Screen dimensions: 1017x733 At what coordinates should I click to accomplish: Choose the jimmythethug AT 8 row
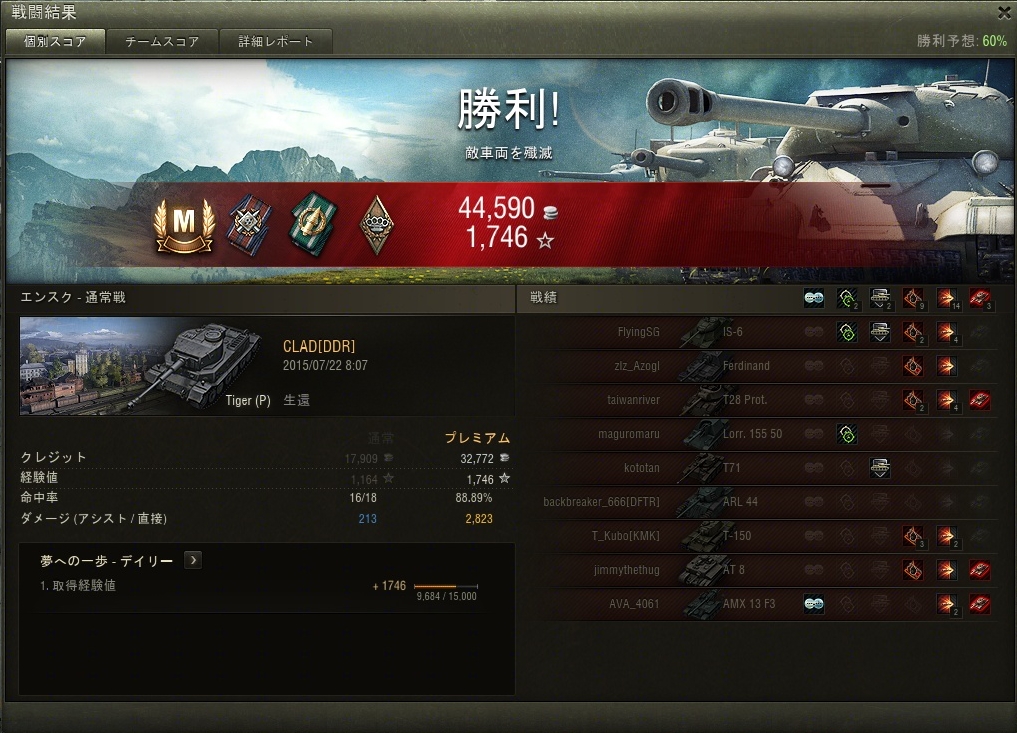tap(760, 570)
